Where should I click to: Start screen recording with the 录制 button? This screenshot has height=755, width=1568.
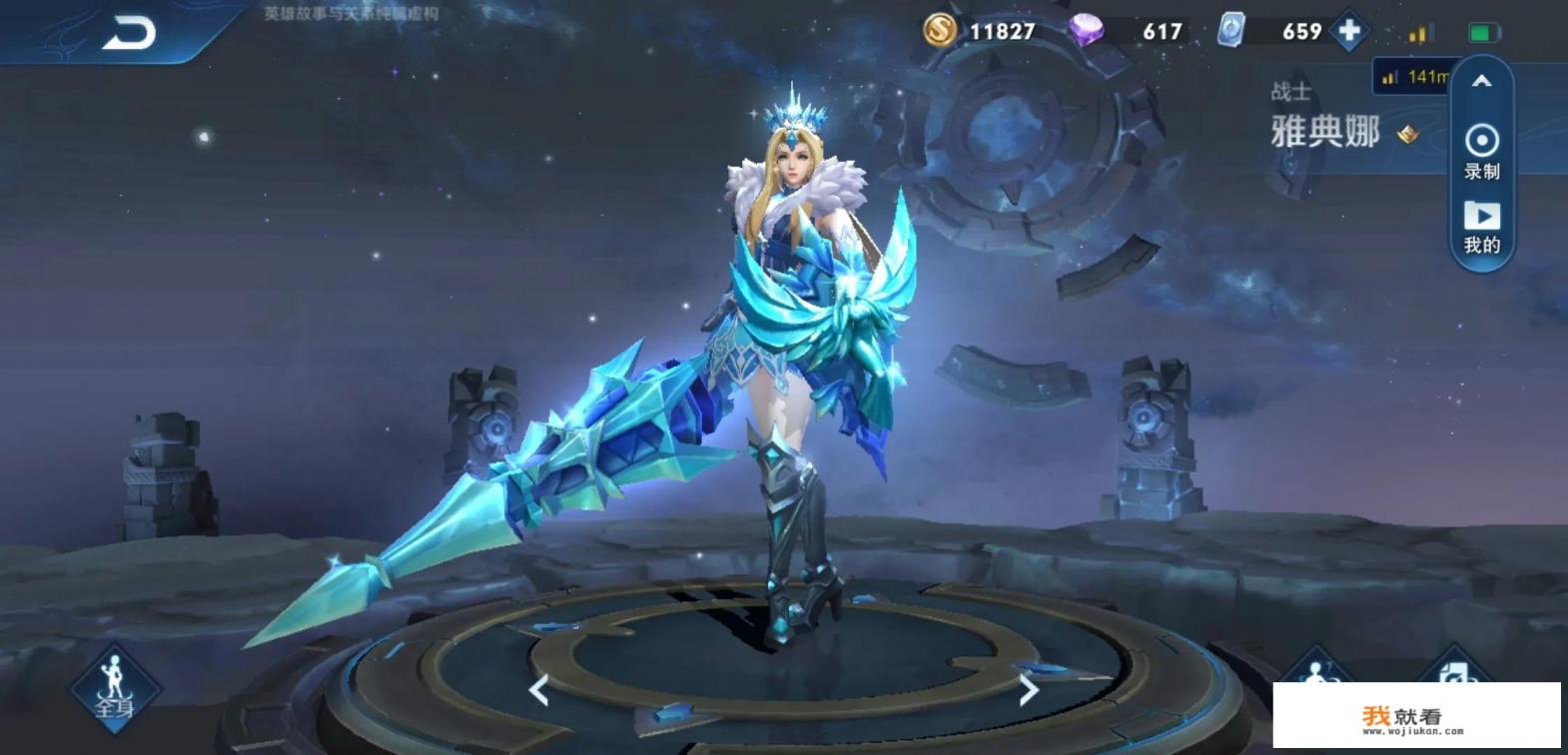coord(1481,150)
